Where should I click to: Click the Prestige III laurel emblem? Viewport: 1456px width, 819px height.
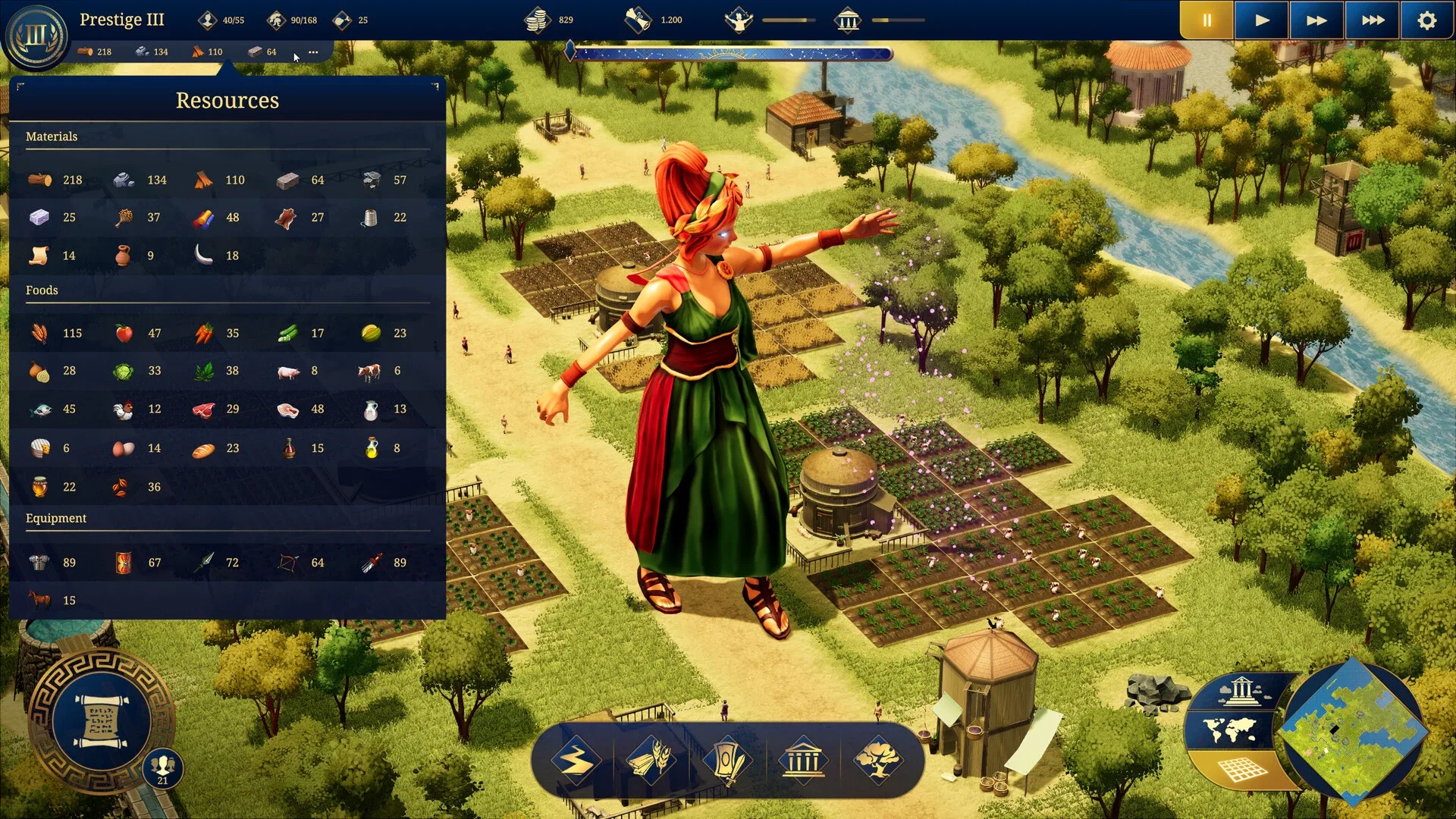pos(36,36)
